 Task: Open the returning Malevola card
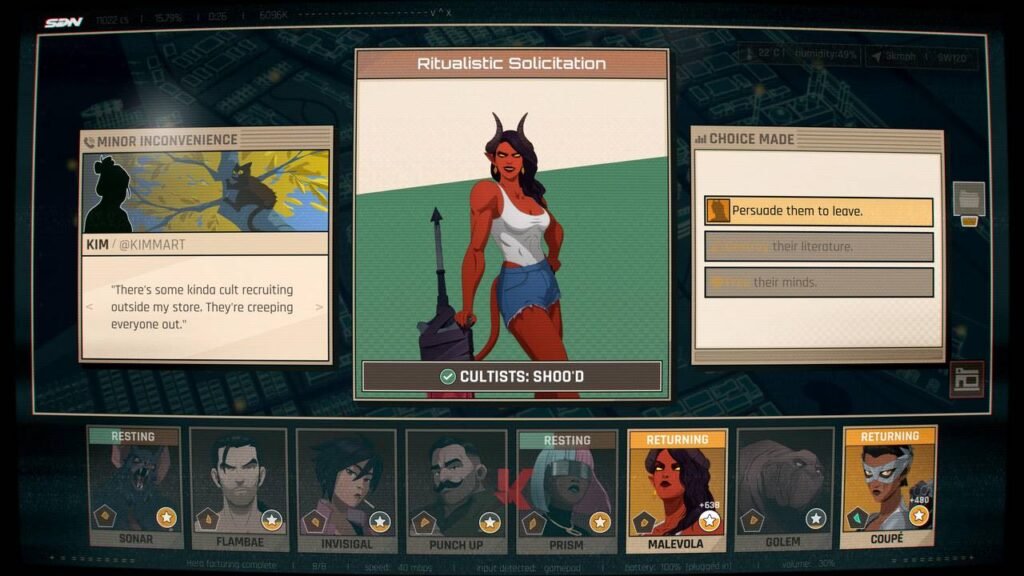pyautogui.click(x=676, y=489)
